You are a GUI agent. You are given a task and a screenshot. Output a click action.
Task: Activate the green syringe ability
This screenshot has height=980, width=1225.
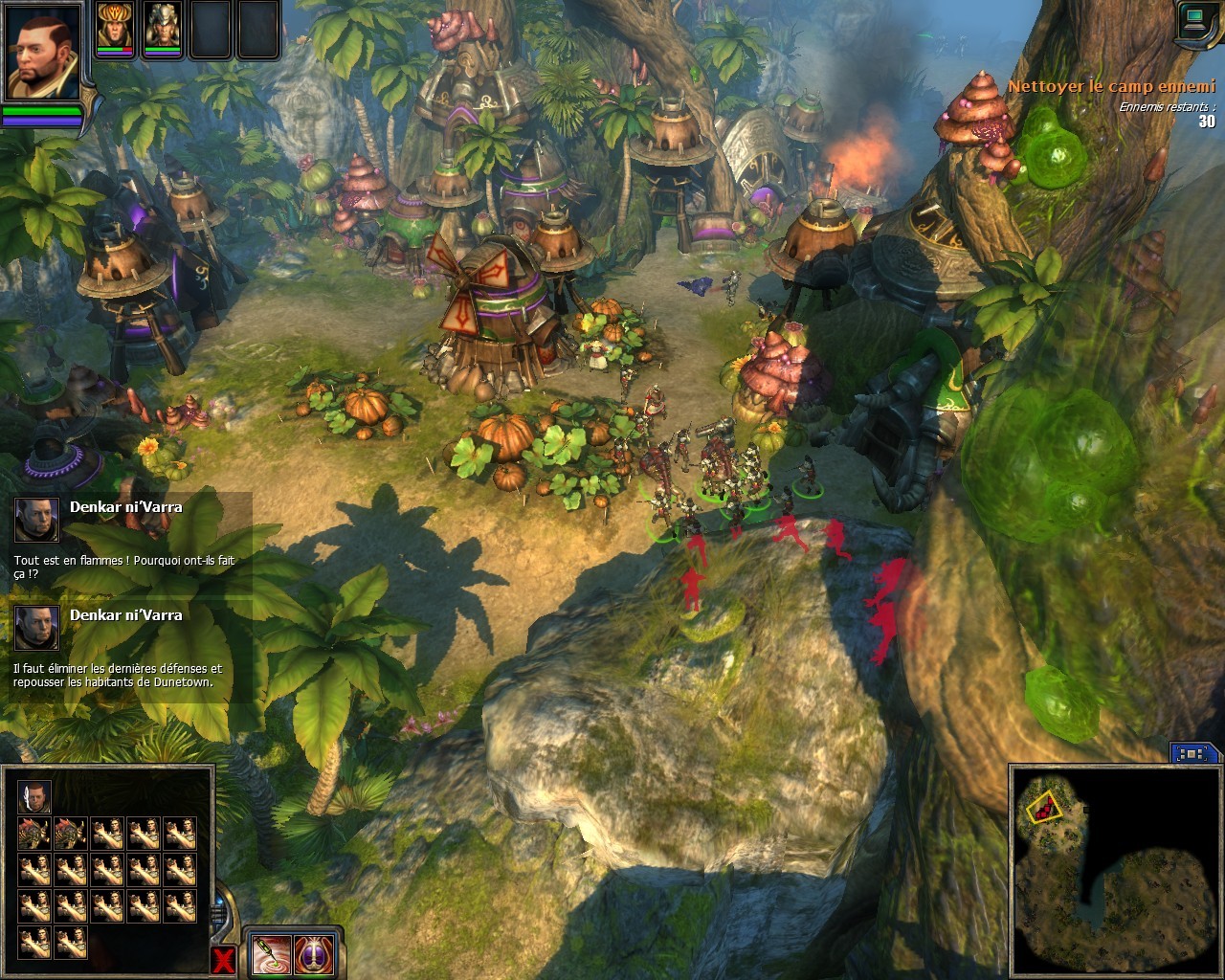[x=272, y=952]
